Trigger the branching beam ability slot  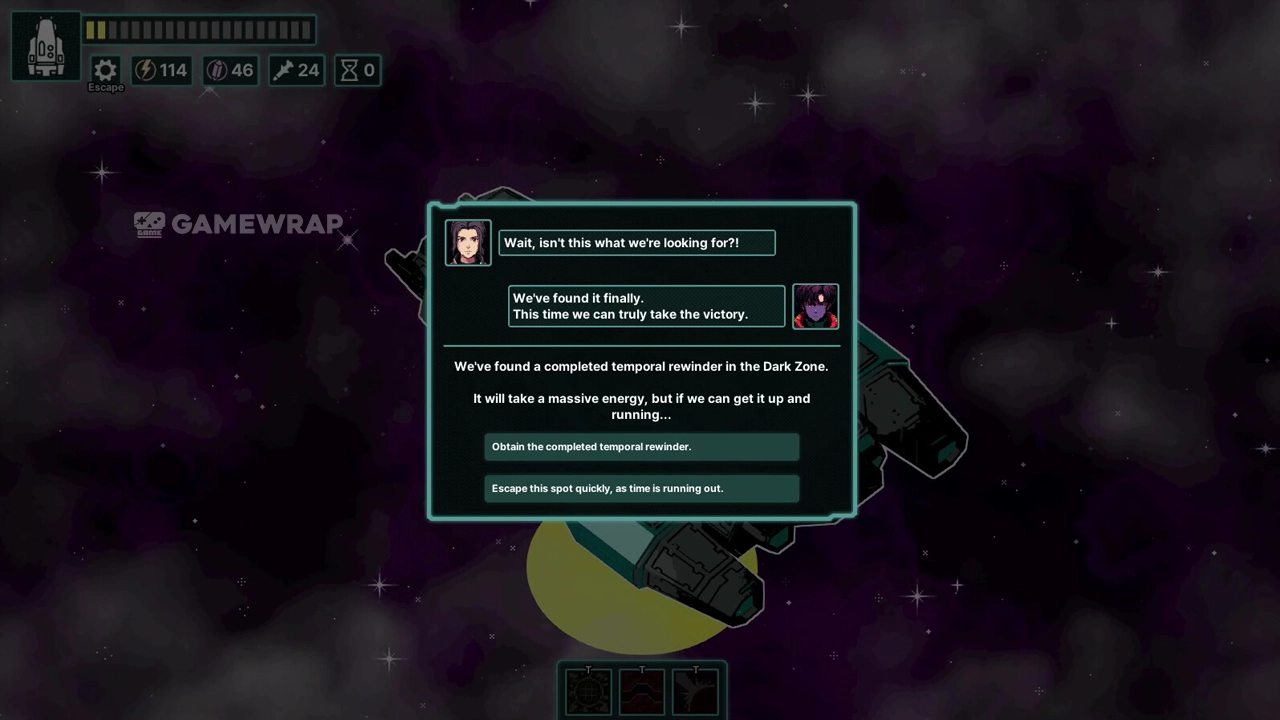point(696,691)
